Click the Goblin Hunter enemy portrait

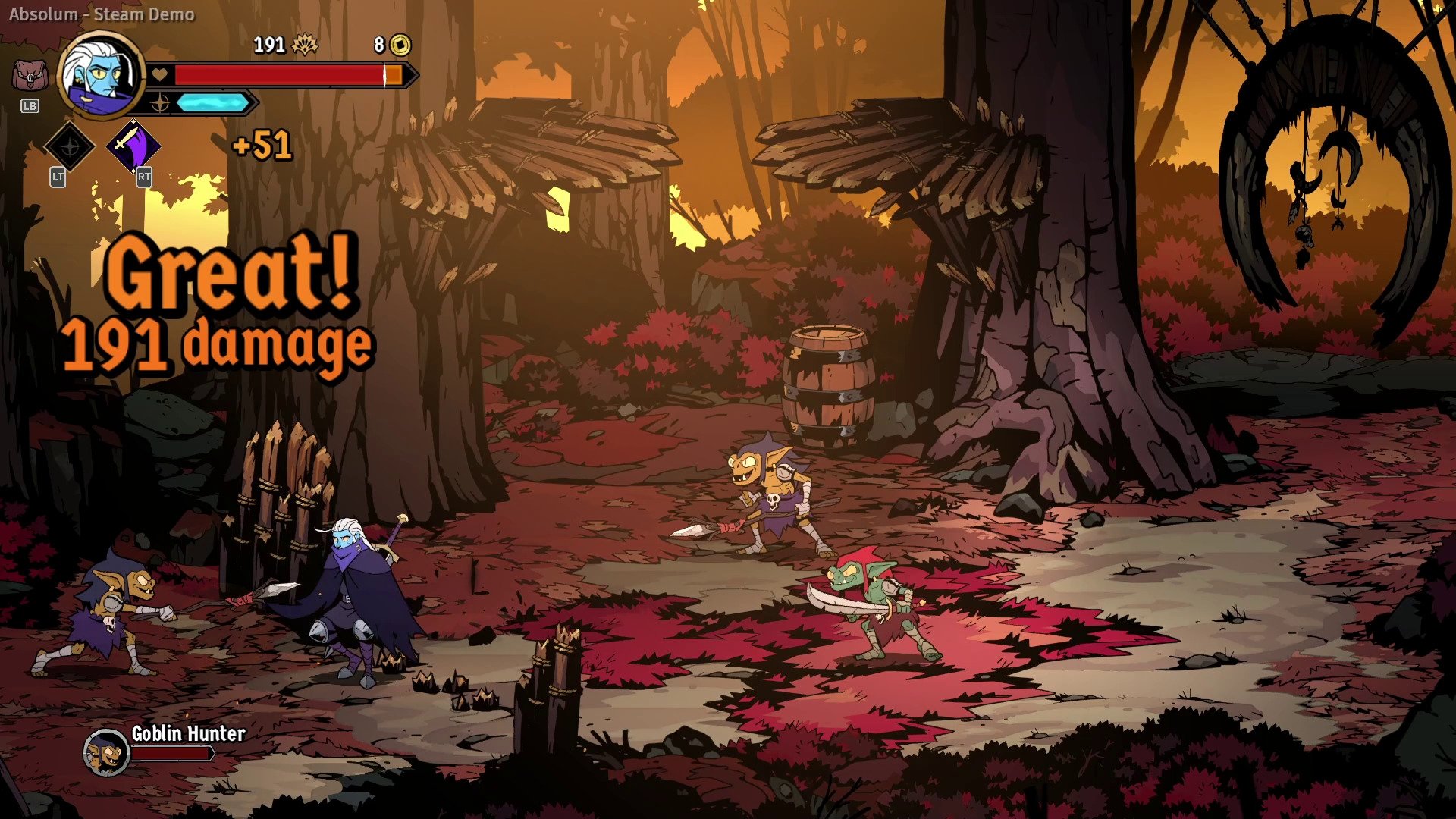[x=106, y=752]
